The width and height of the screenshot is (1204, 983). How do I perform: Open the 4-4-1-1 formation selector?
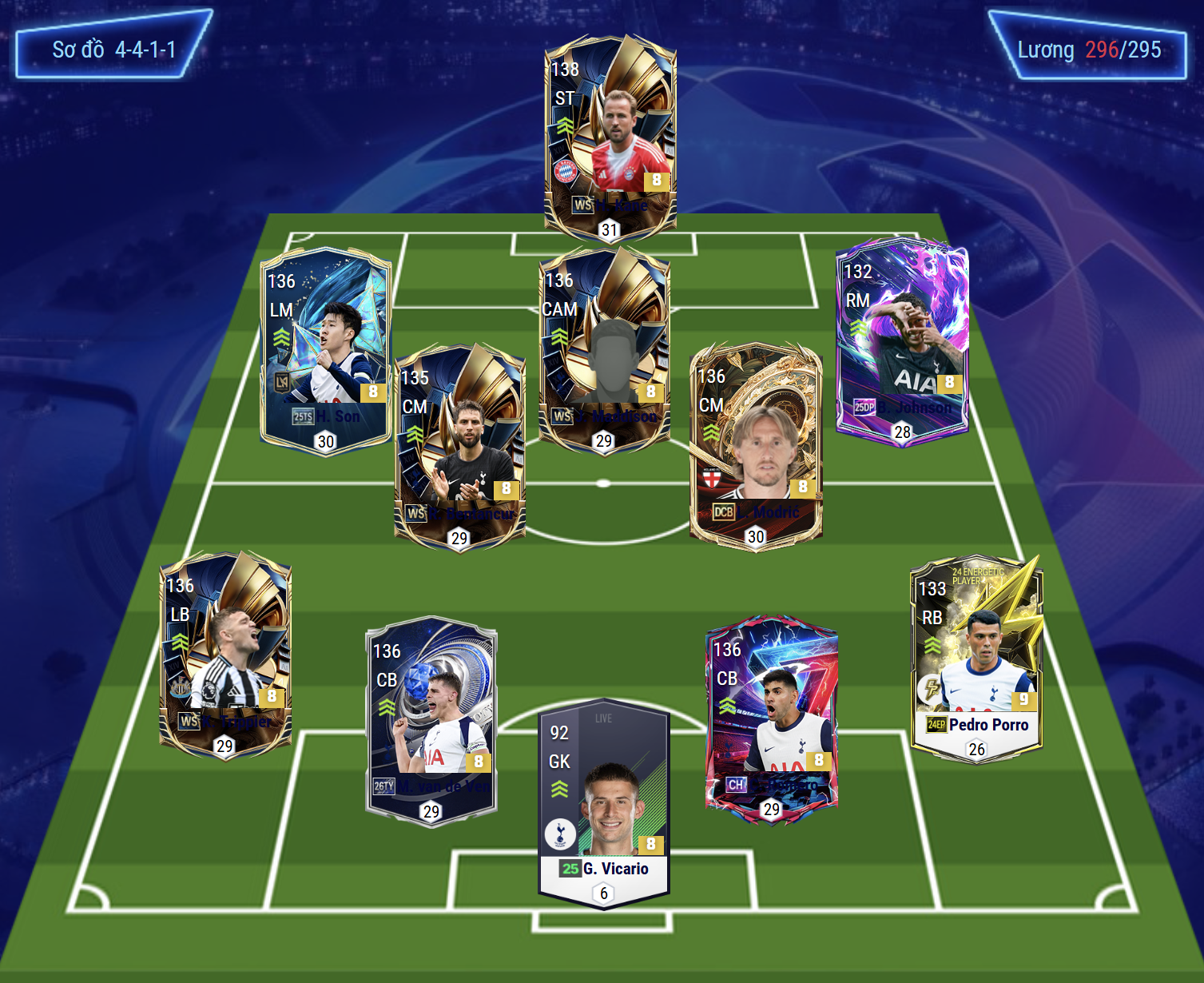(x=113, y=48)
